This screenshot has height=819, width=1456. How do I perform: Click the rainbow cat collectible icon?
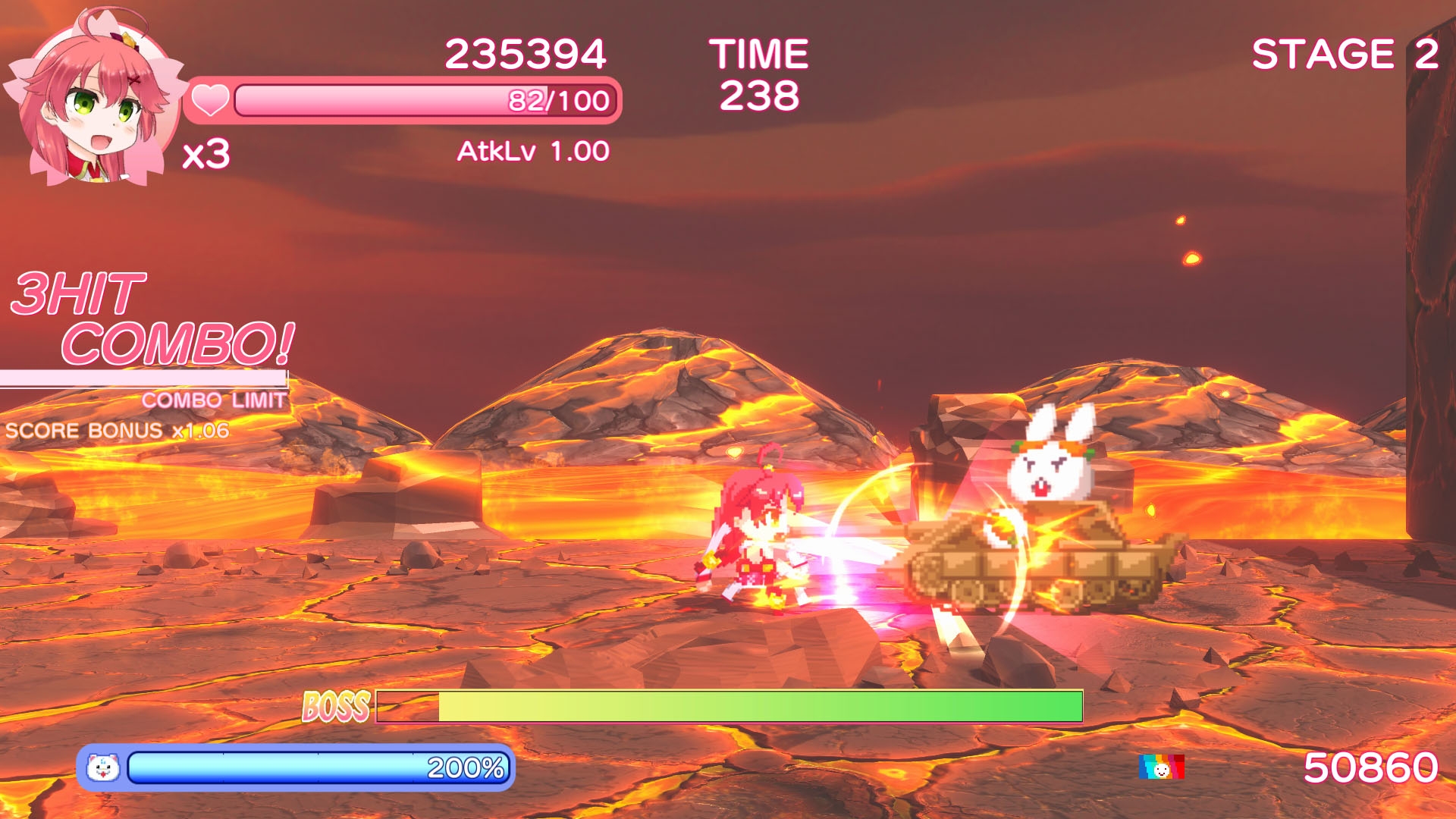coord(1161,767)
